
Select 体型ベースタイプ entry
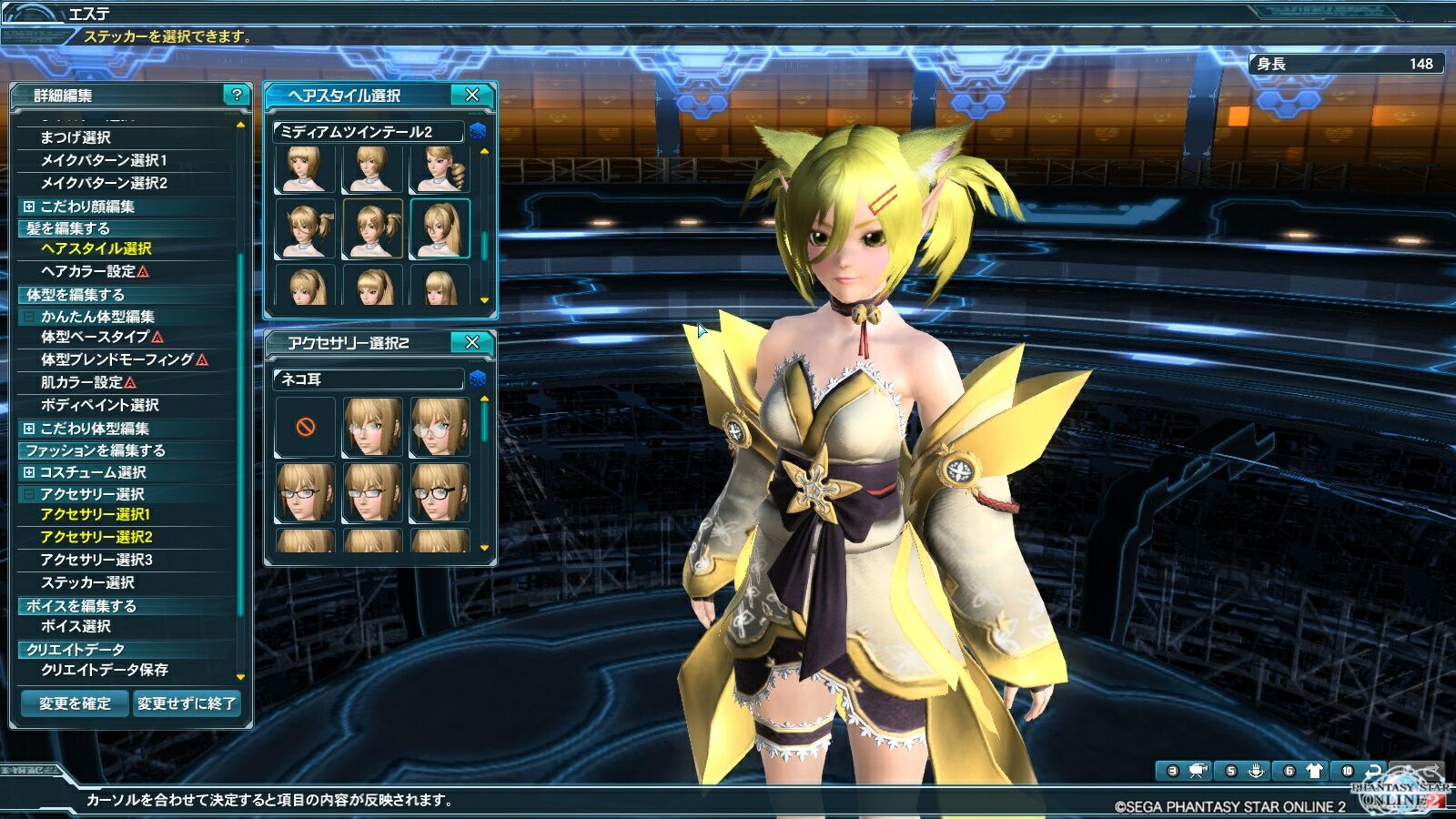click(x=95, y=337)
